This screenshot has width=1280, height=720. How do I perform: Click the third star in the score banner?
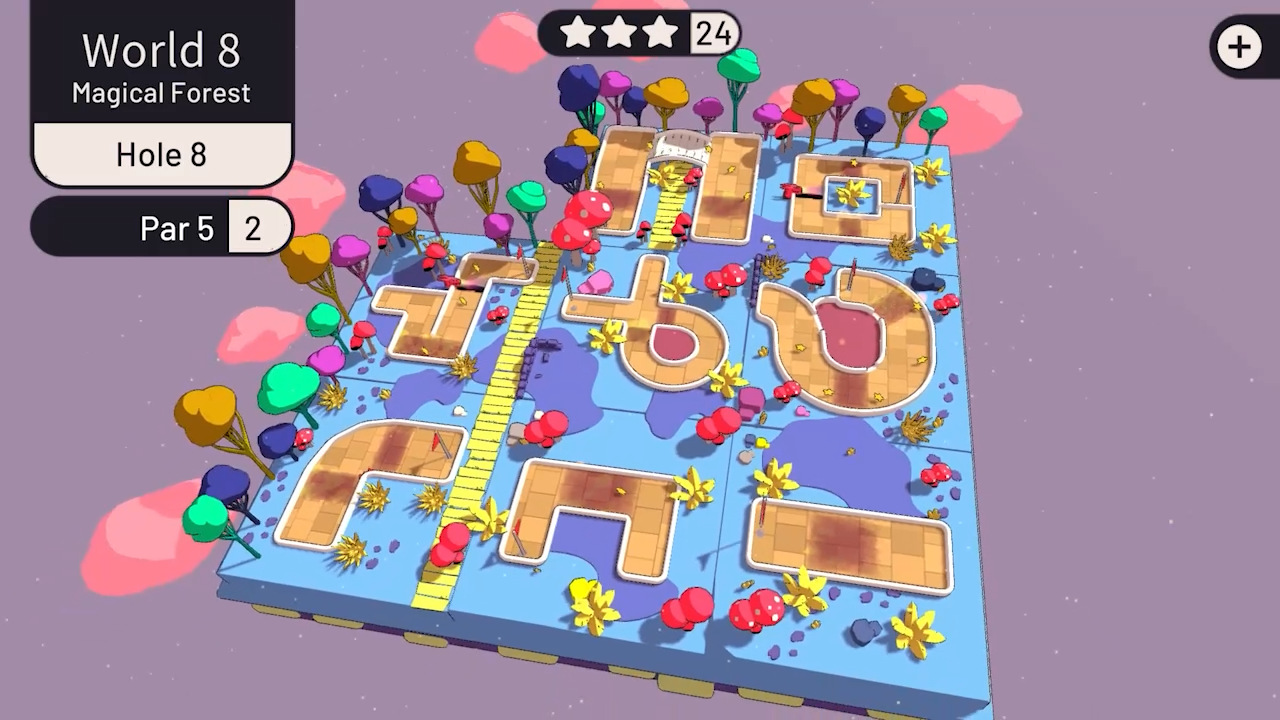(x=660, y=33)
